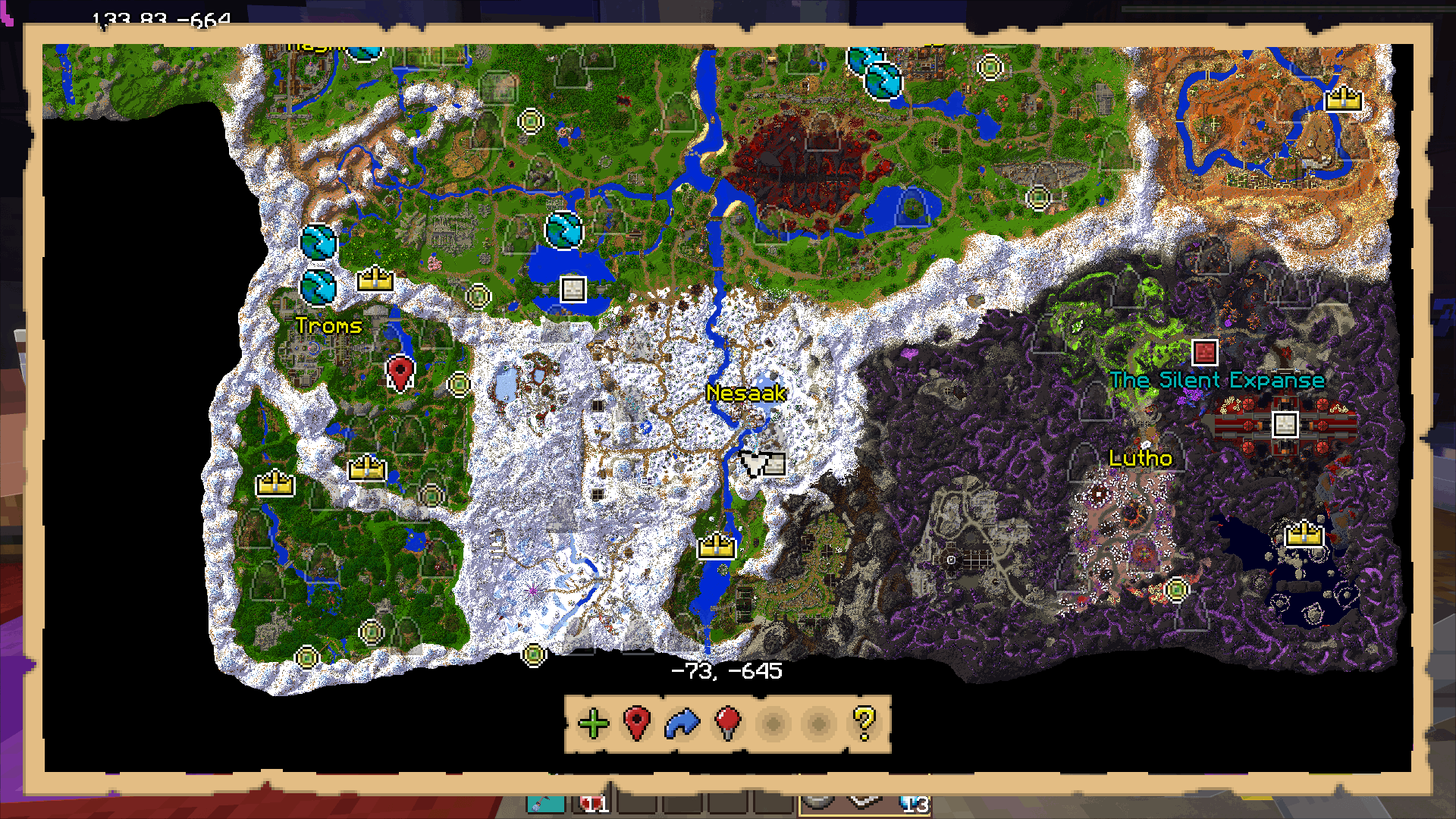The height and width of the screenshot is (819, 1456).
Task: Select the blue share arrow in map toolbar
Action: coord(682,724)
